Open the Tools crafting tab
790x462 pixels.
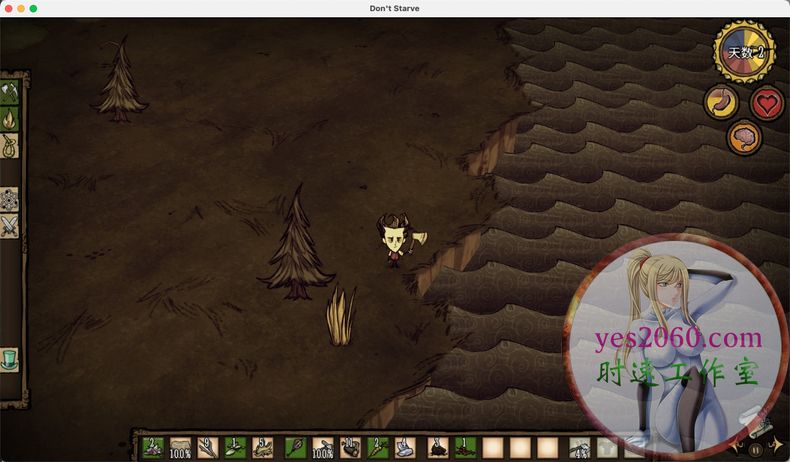(10, 93)
